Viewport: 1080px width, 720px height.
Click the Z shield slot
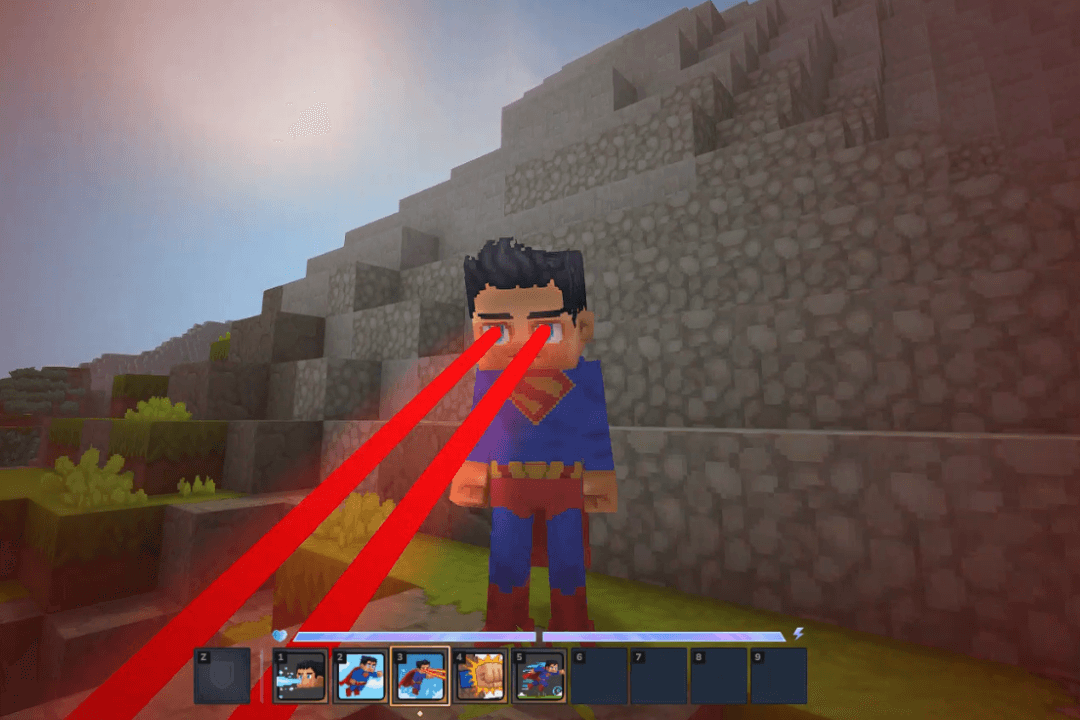coord(222,676)
